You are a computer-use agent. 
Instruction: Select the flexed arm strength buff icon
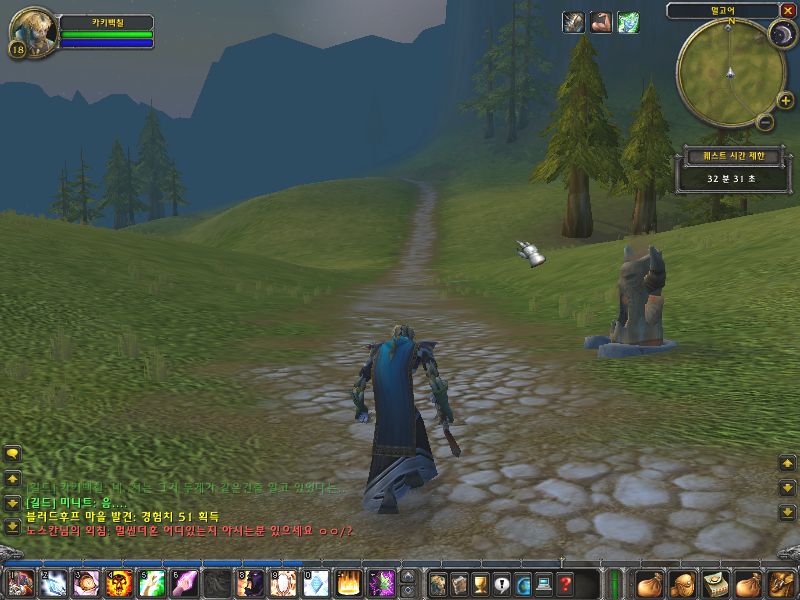click(x=601, y=22)
